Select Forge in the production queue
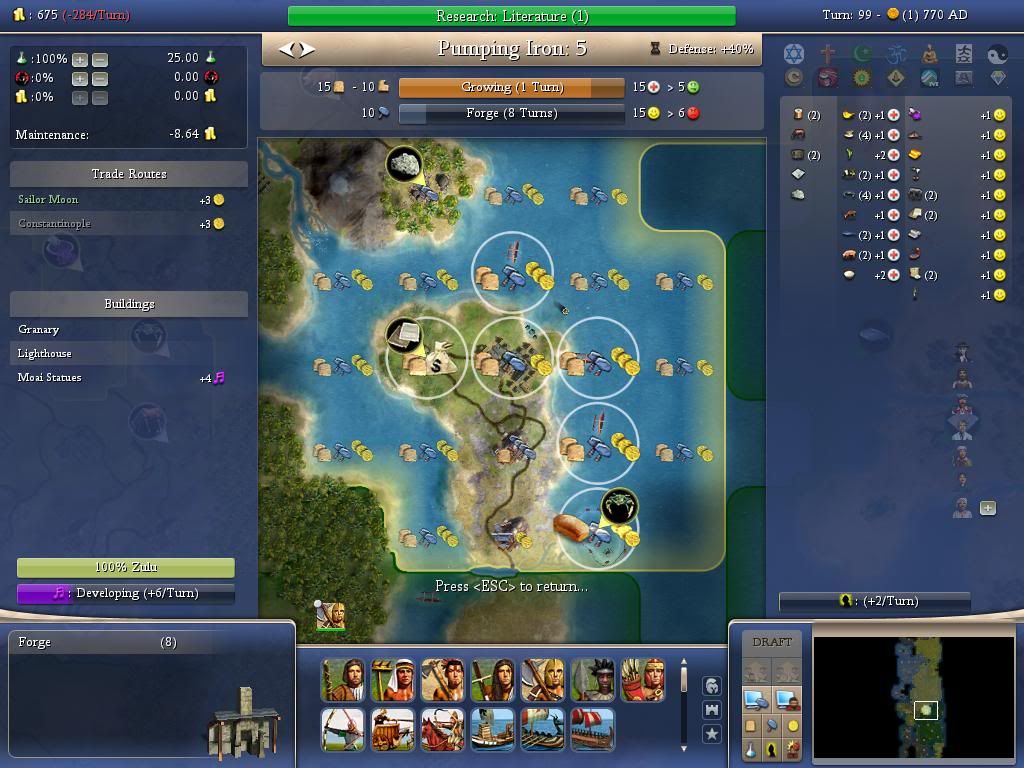Screen dimensions: 1024x768 35,642
